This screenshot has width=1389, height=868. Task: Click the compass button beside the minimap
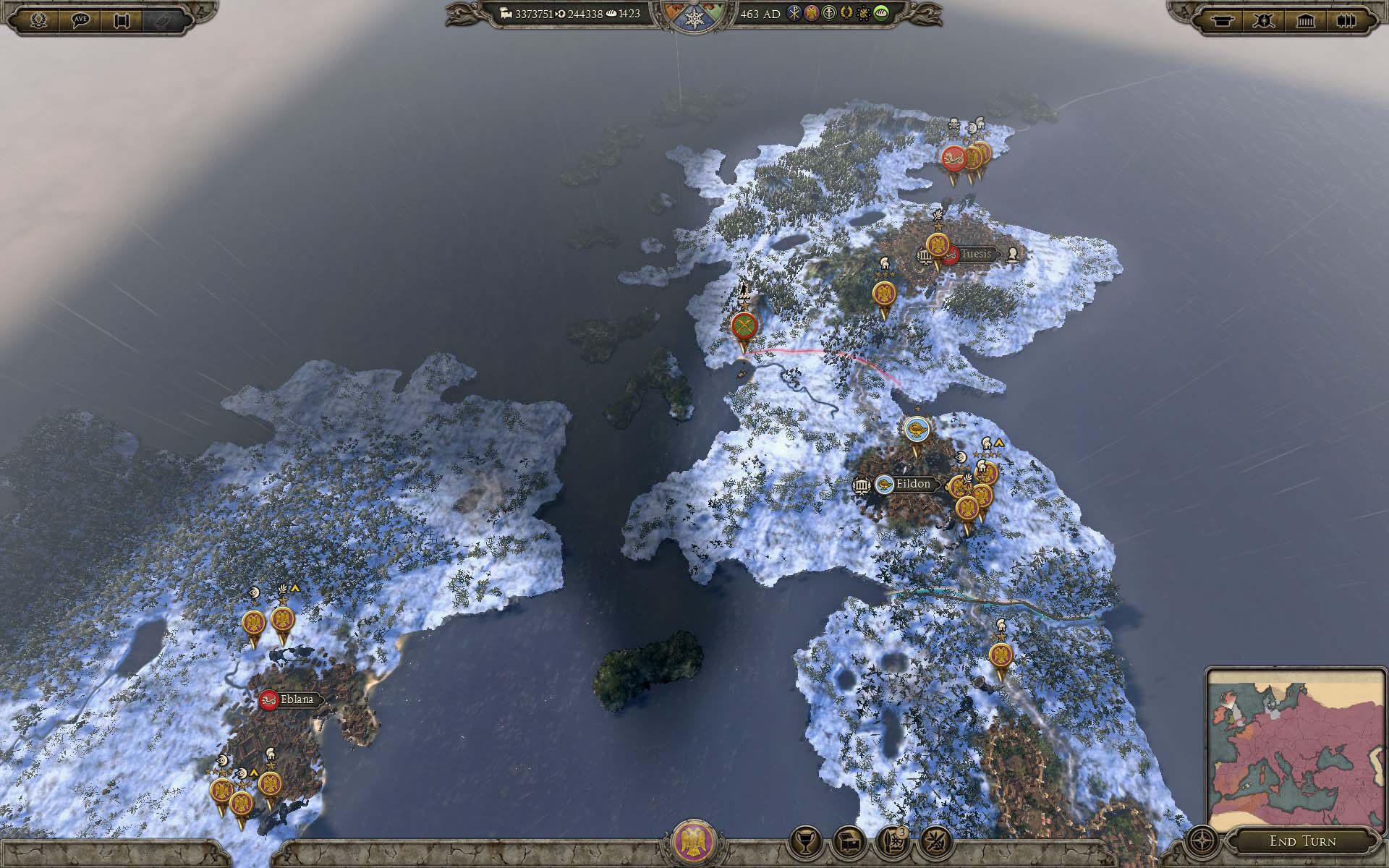(1202, 841)
